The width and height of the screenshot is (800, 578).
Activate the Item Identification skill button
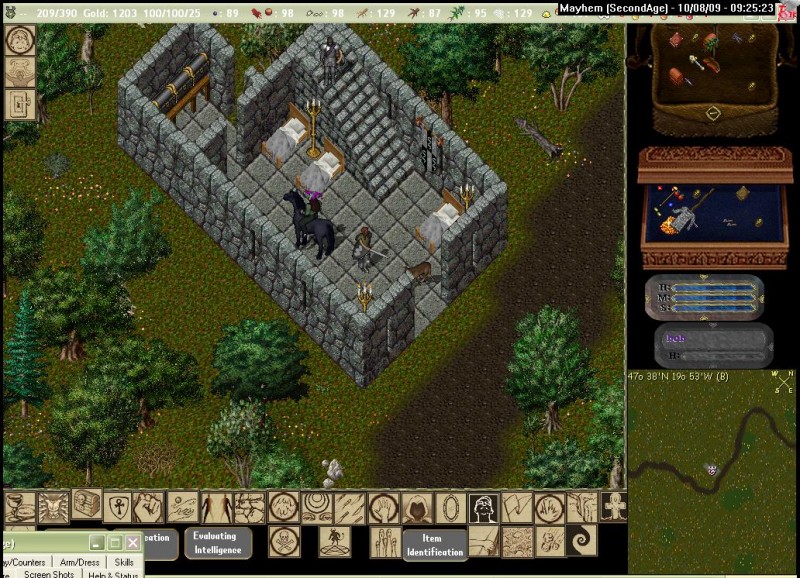click(x=435, y=545)
